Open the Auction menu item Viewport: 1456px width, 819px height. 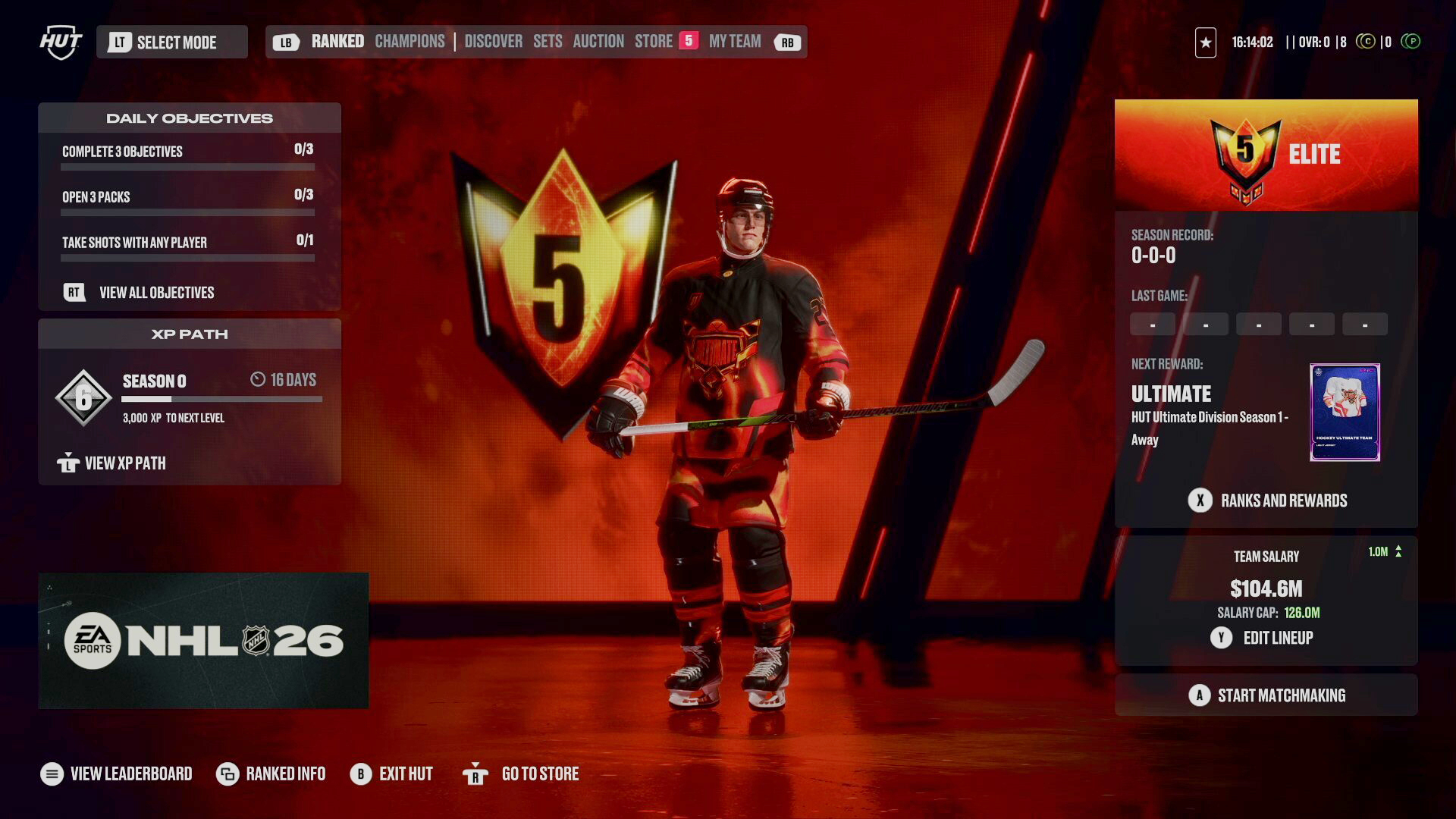(598, 41)
